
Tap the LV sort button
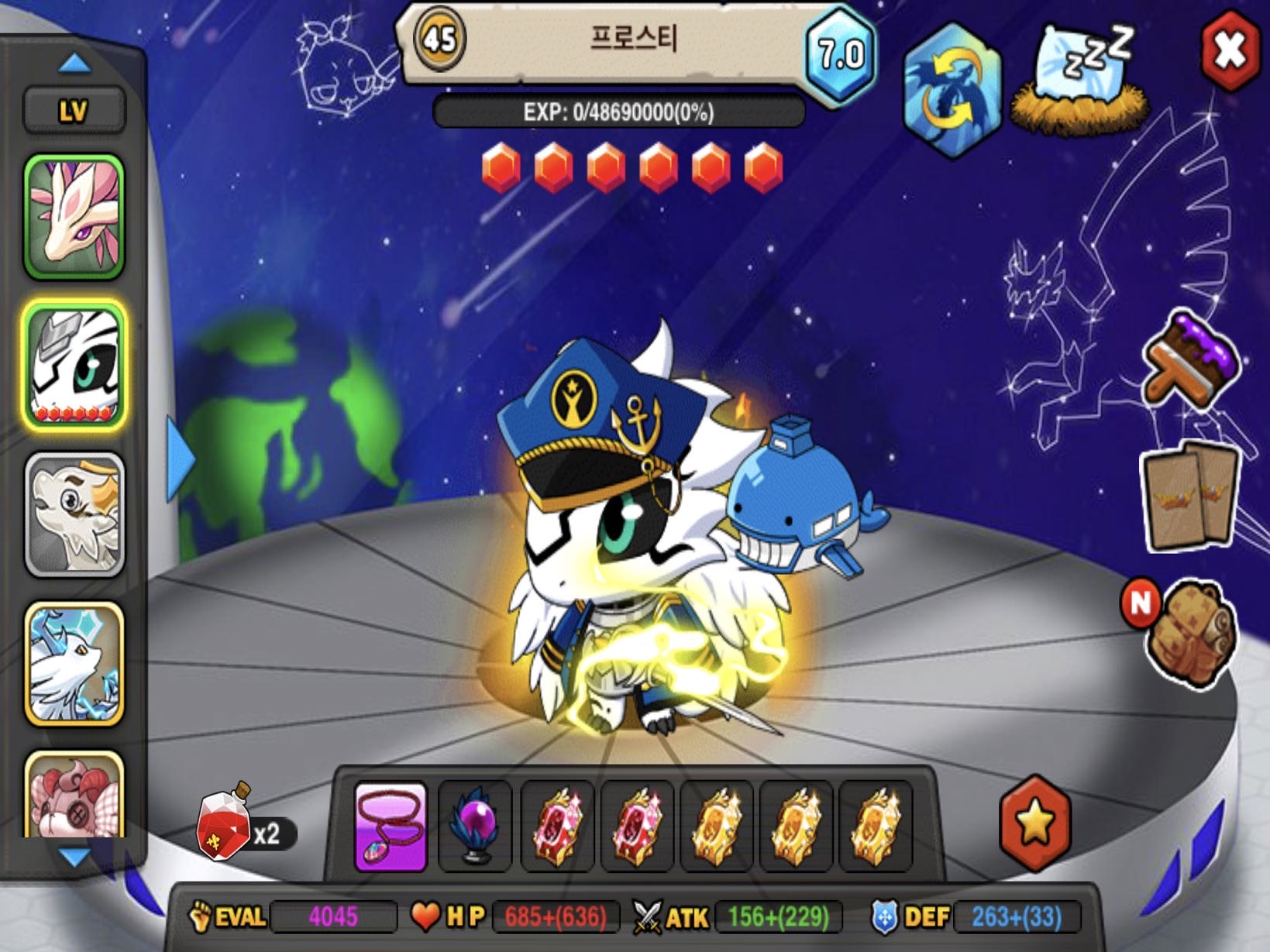coord(74,111)
